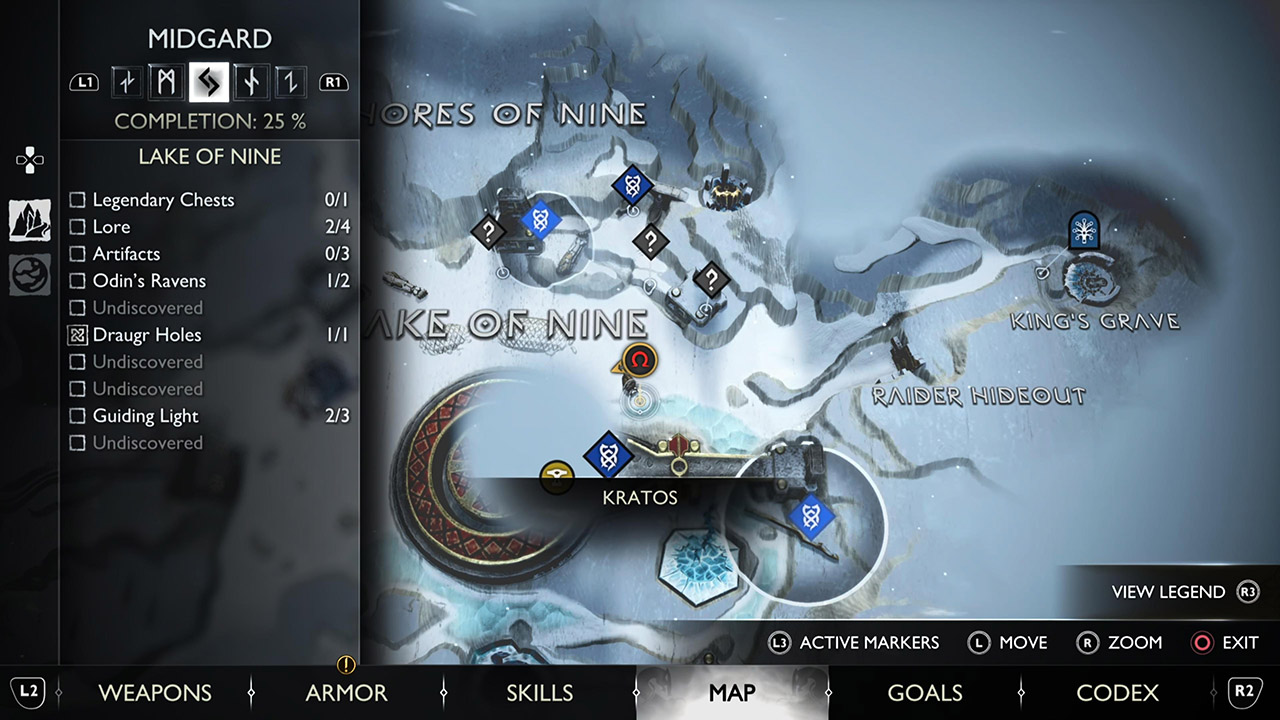Screen dimensions: 1280x720
Task: Select the Lore collectible row
Action: 111,227
